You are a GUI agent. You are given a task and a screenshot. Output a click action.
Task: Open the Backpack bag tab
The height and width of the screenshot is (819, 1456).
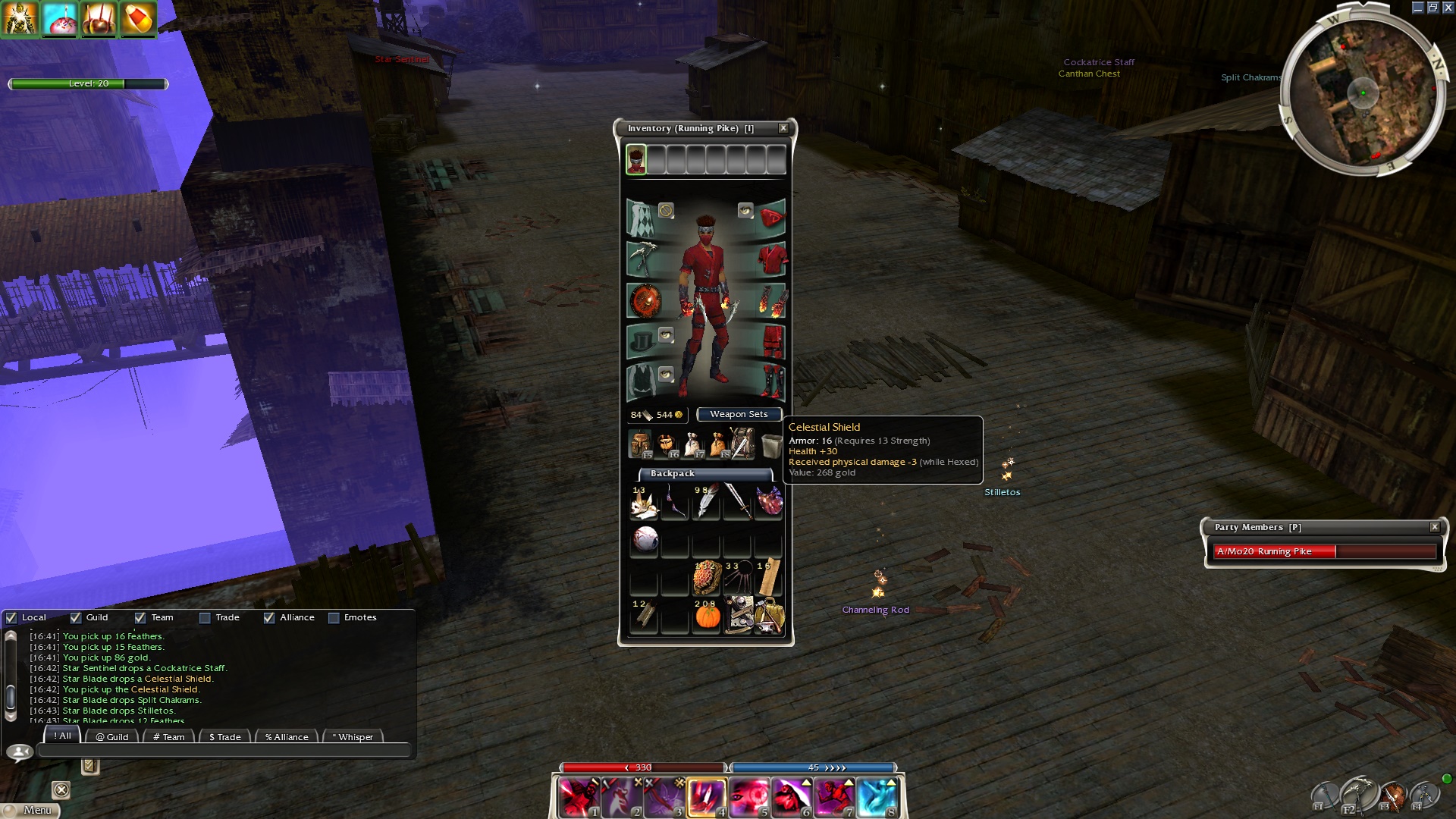point(672,473)
